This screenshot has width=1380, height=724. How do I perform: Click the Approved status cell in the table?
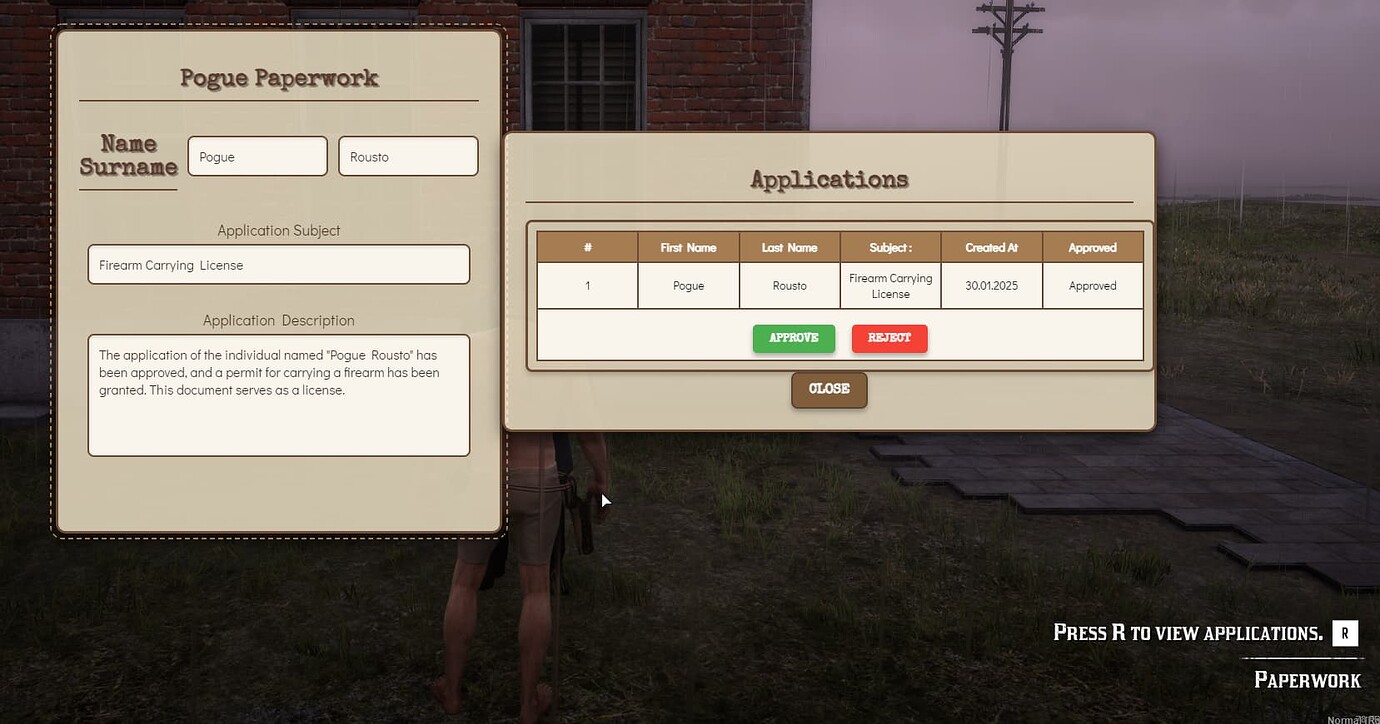1092,285
